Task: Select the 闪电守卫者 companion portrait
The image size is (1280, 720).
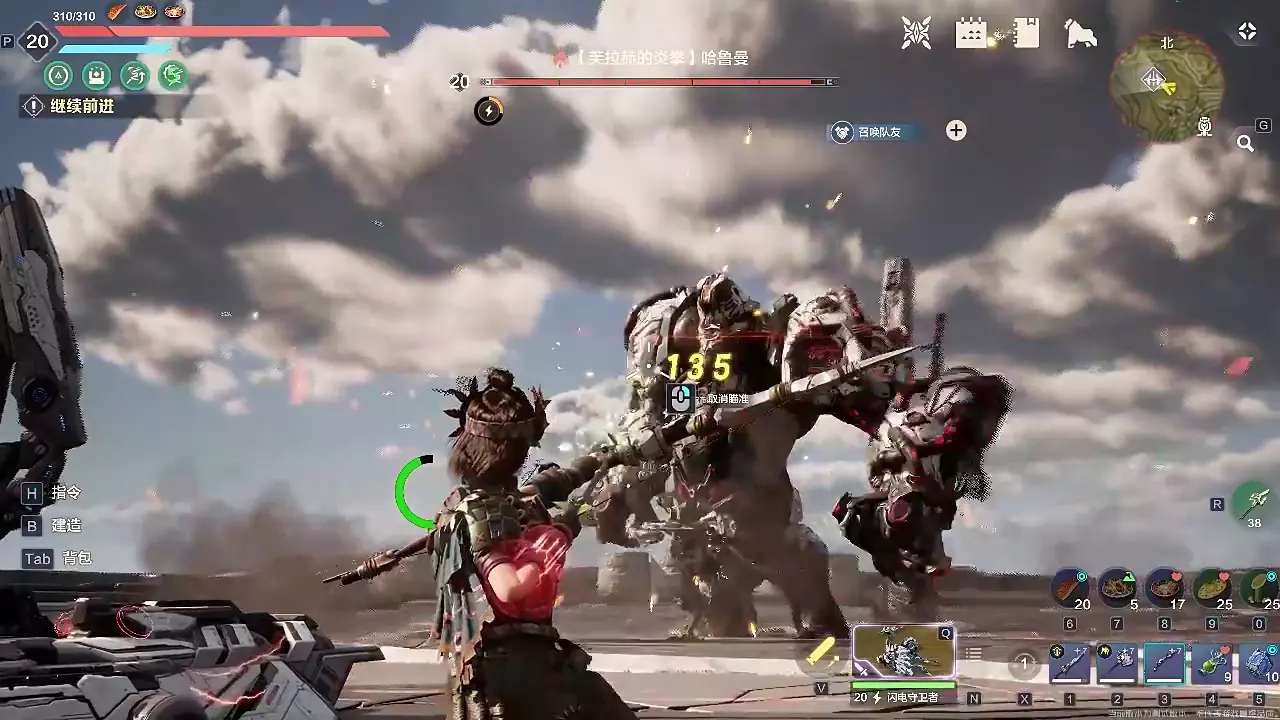Action: click(x=903, y=652)
